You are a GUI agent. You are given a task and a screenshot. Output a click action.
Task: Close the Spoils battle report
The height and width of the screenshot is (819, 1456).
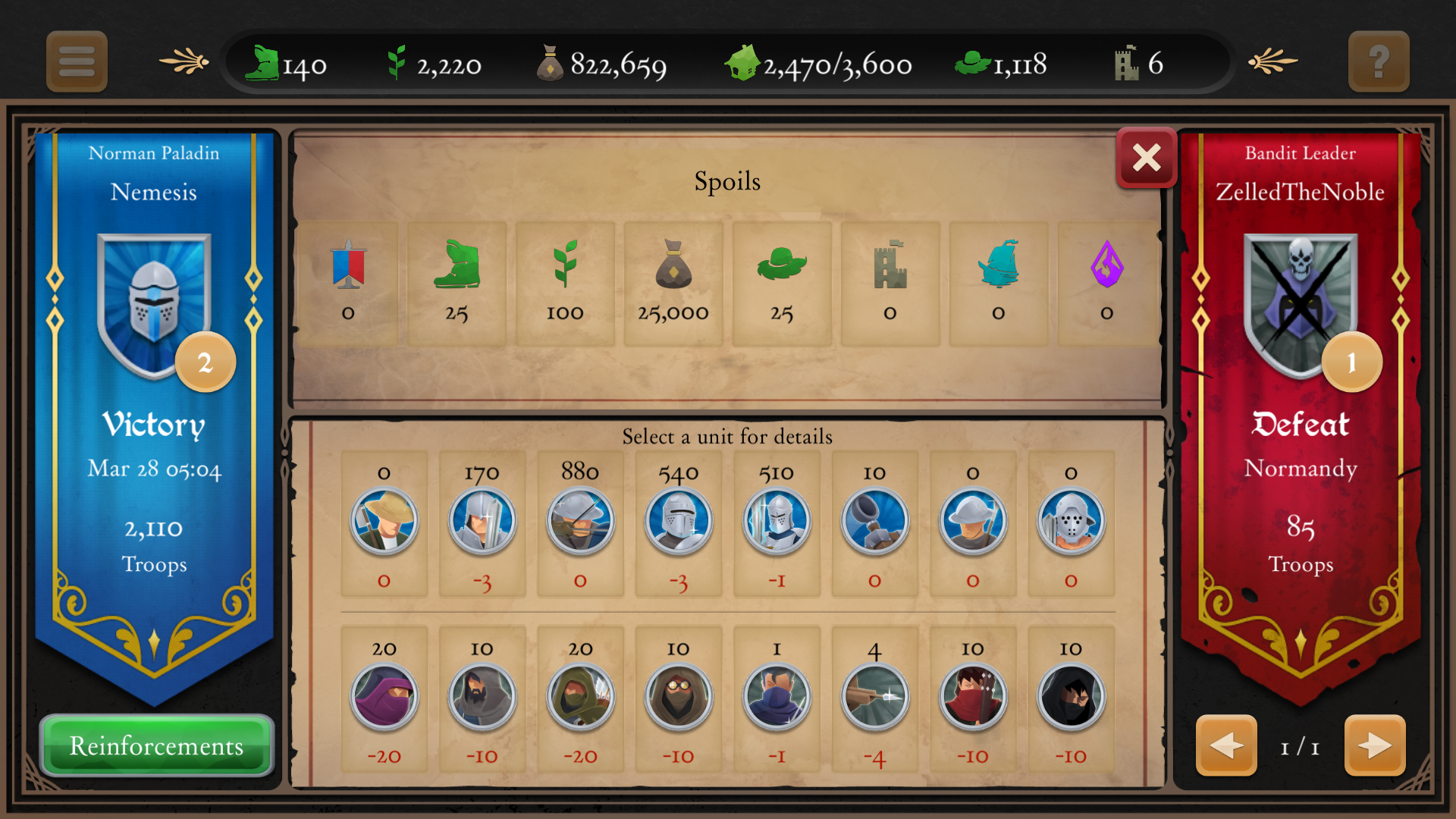click(x=1146, y=158)
